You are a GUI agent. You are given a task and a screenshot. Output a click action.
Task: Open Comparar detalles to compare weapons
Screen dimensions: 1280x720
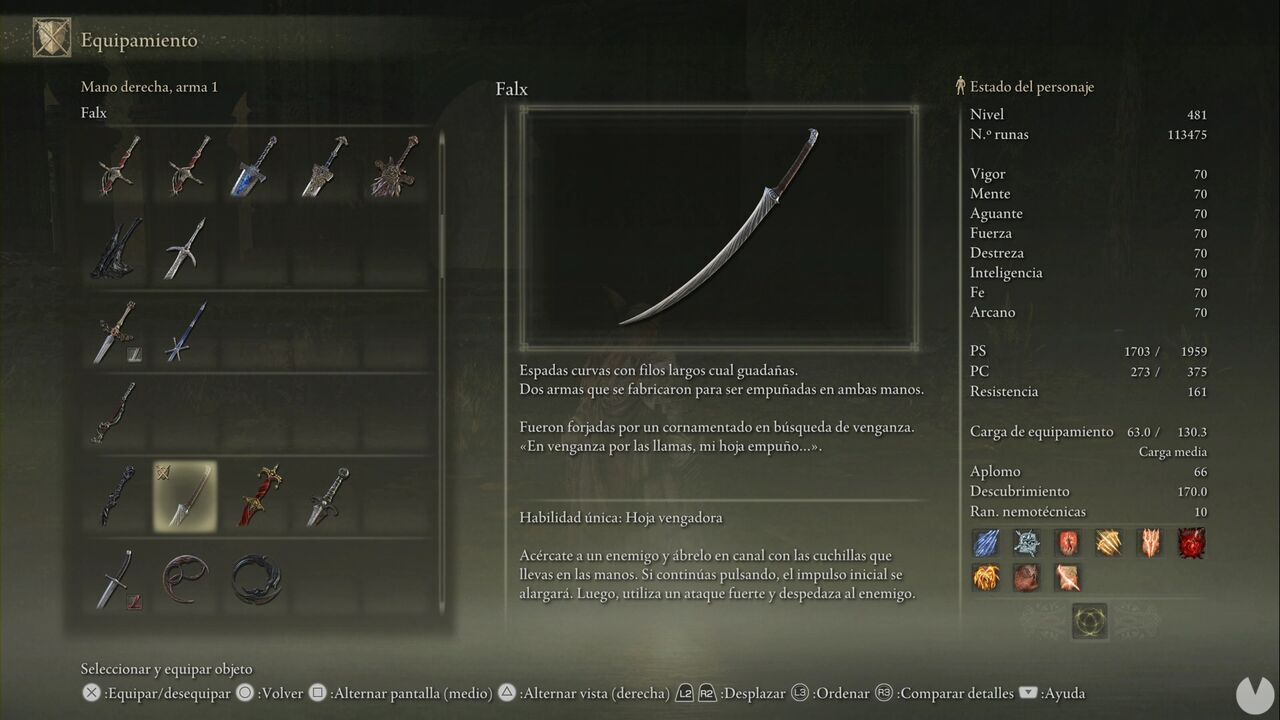955,692
